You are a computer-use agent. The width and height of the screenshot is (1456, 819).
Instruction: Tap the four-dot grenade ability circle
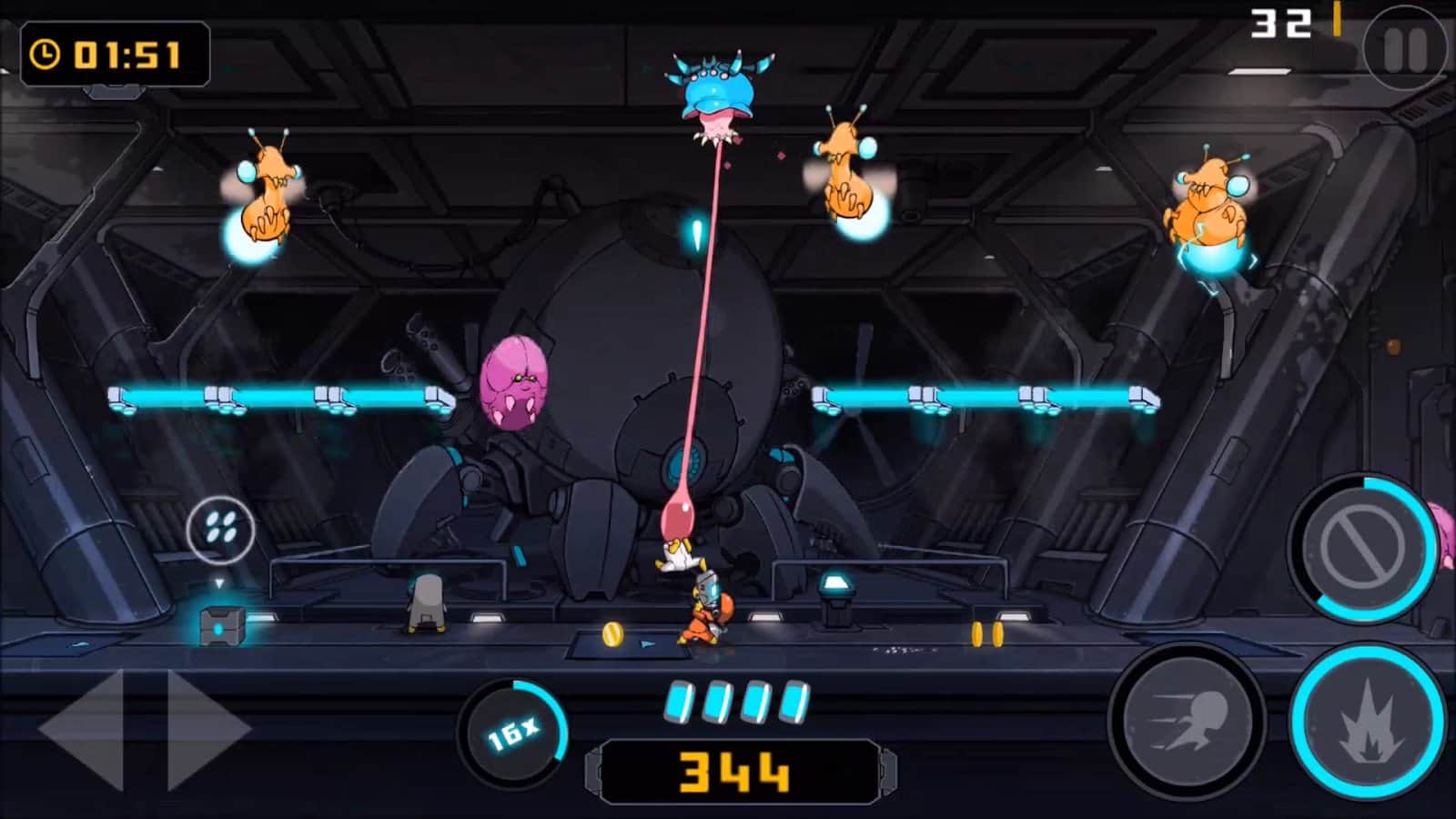221,531
